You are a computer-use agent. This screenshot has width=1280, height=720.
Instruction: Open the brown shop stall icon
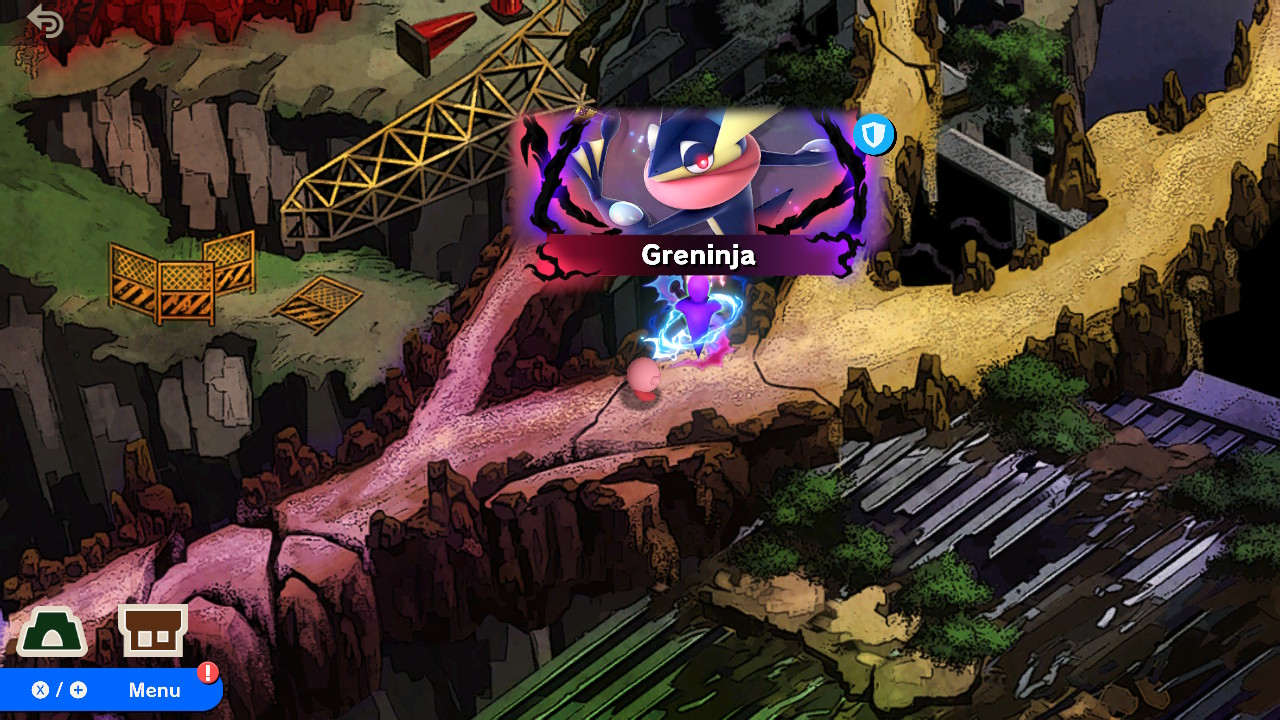[153, 630]
